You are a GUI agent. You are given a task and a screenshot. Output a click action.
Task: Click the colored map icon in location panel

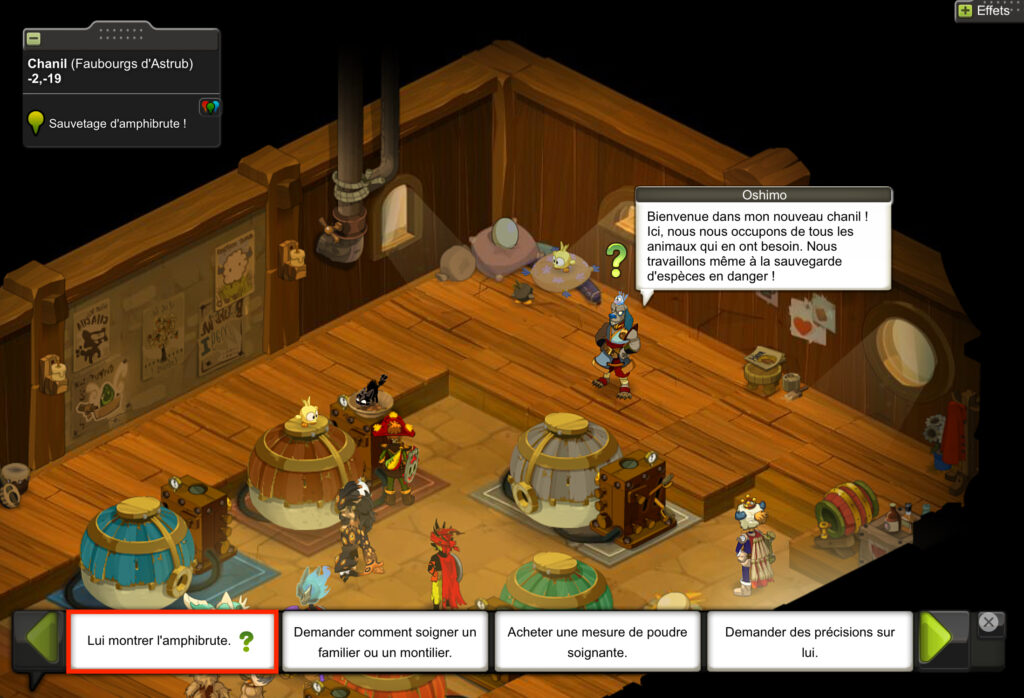209,107
